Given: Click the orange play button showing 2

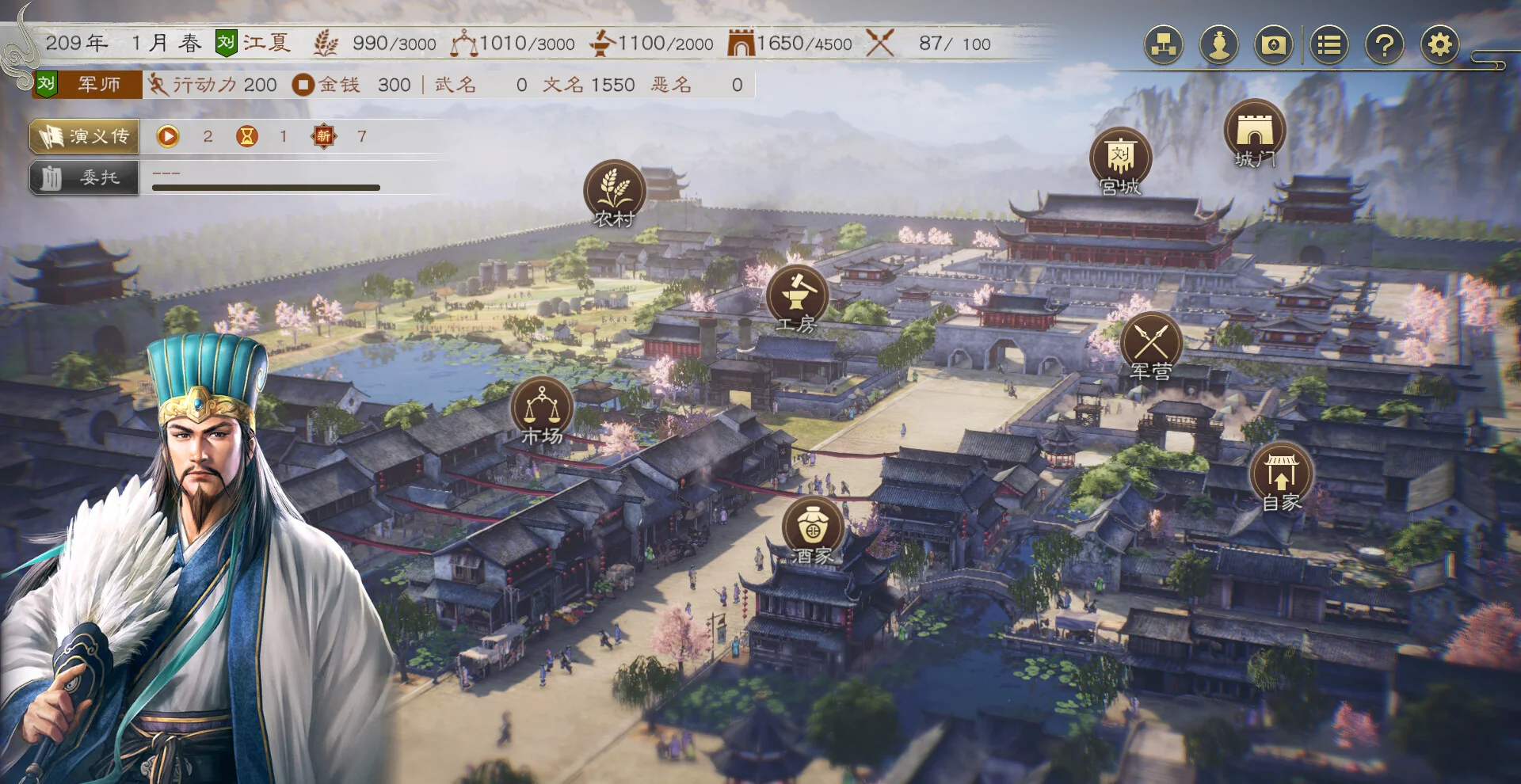Looking at the screenshot, I should tap(169, 136).
